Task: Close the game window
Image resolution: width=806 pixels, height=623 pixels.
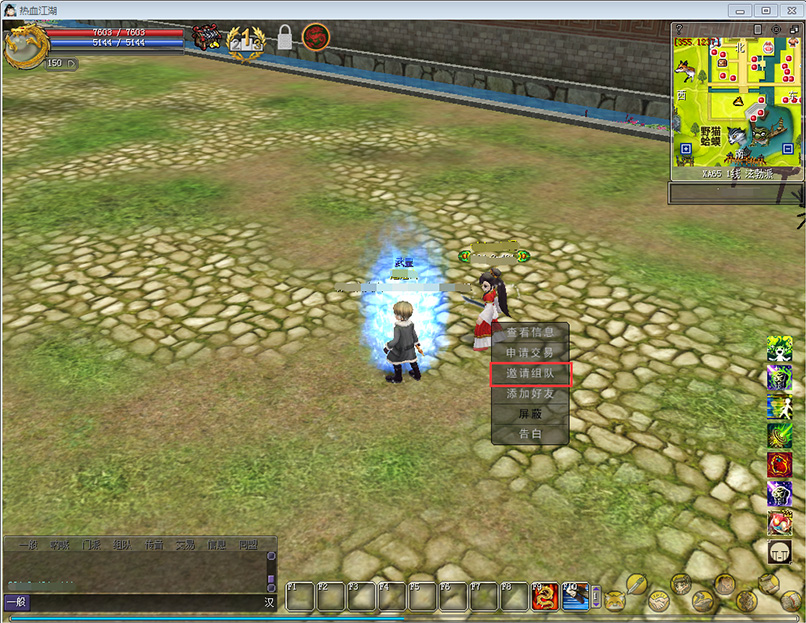Action: [x=792, y=11]
